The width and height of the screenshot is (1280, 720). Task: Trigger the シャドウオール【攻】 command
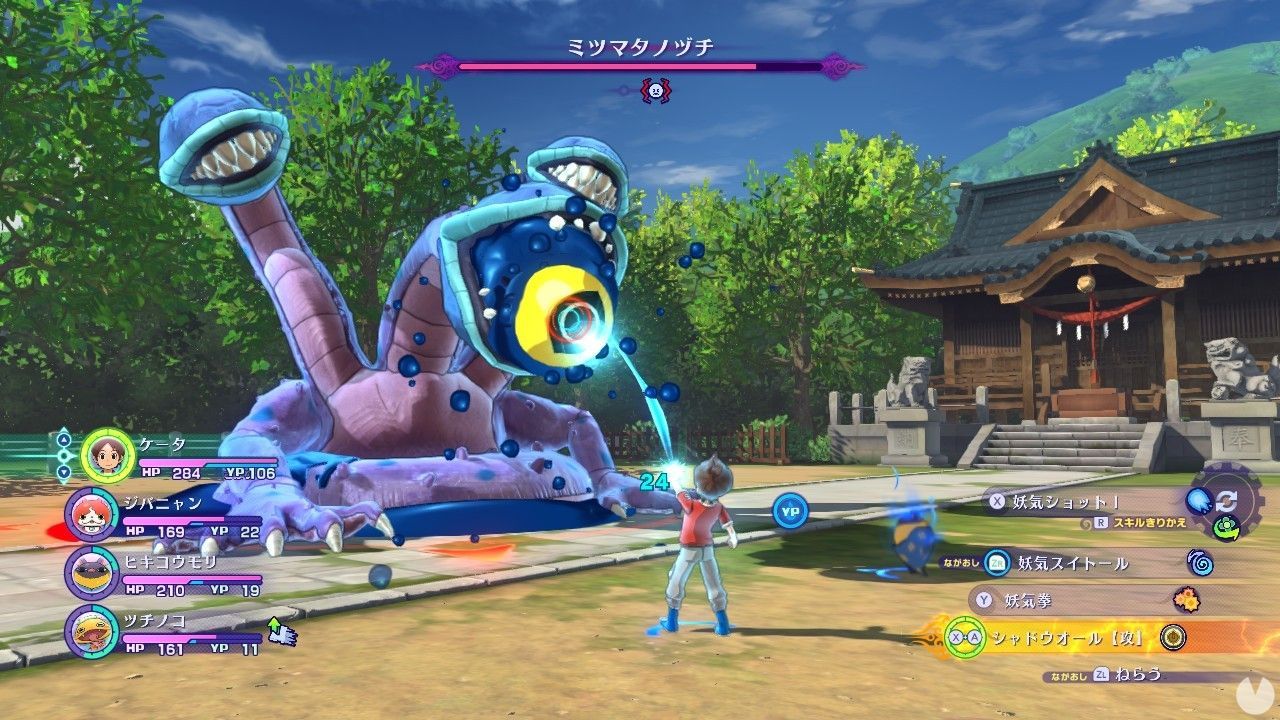(1060, 637)
